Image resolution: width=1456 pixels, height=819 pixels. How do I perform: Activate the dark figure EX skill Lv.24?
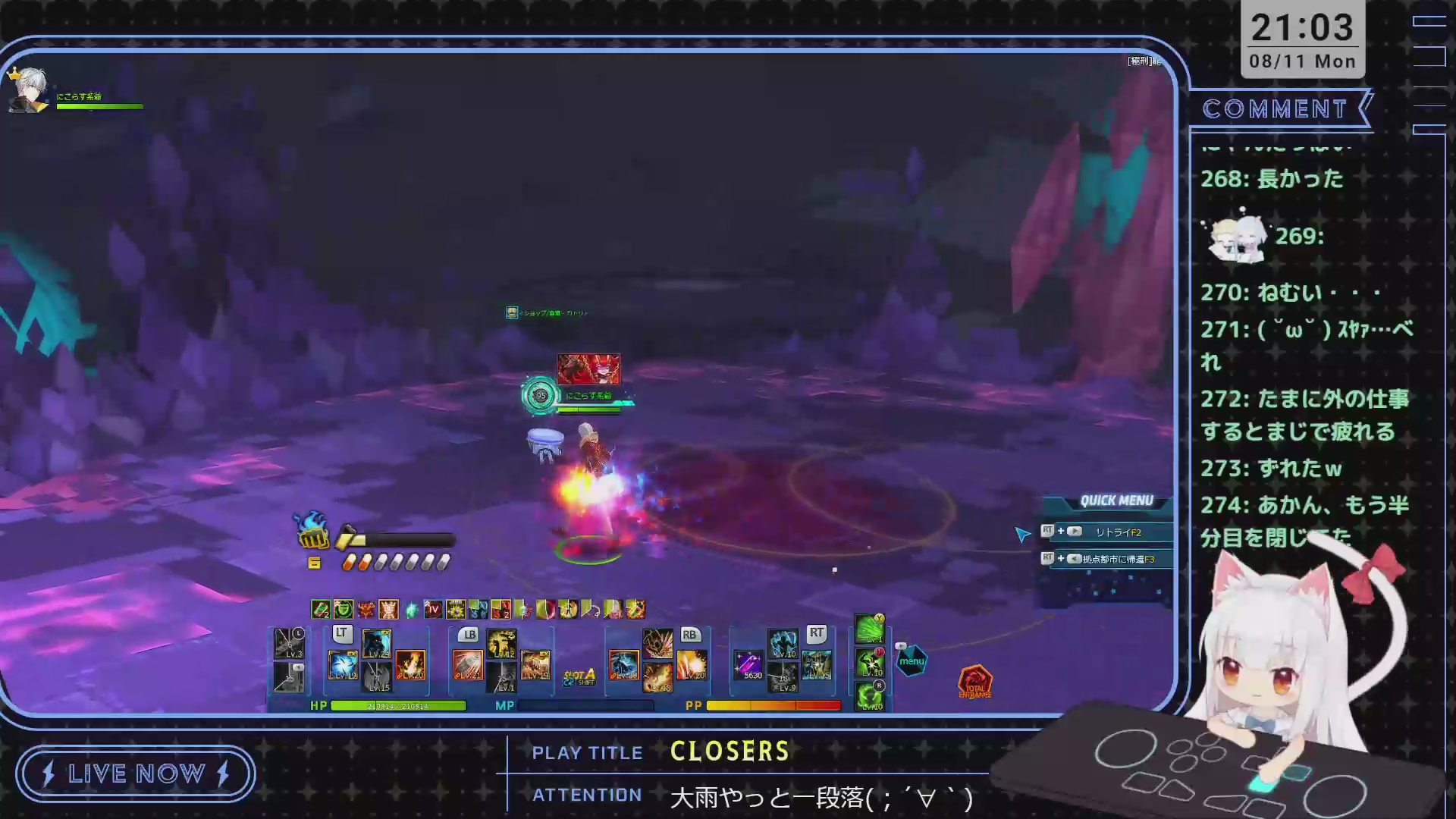(376, 643)
